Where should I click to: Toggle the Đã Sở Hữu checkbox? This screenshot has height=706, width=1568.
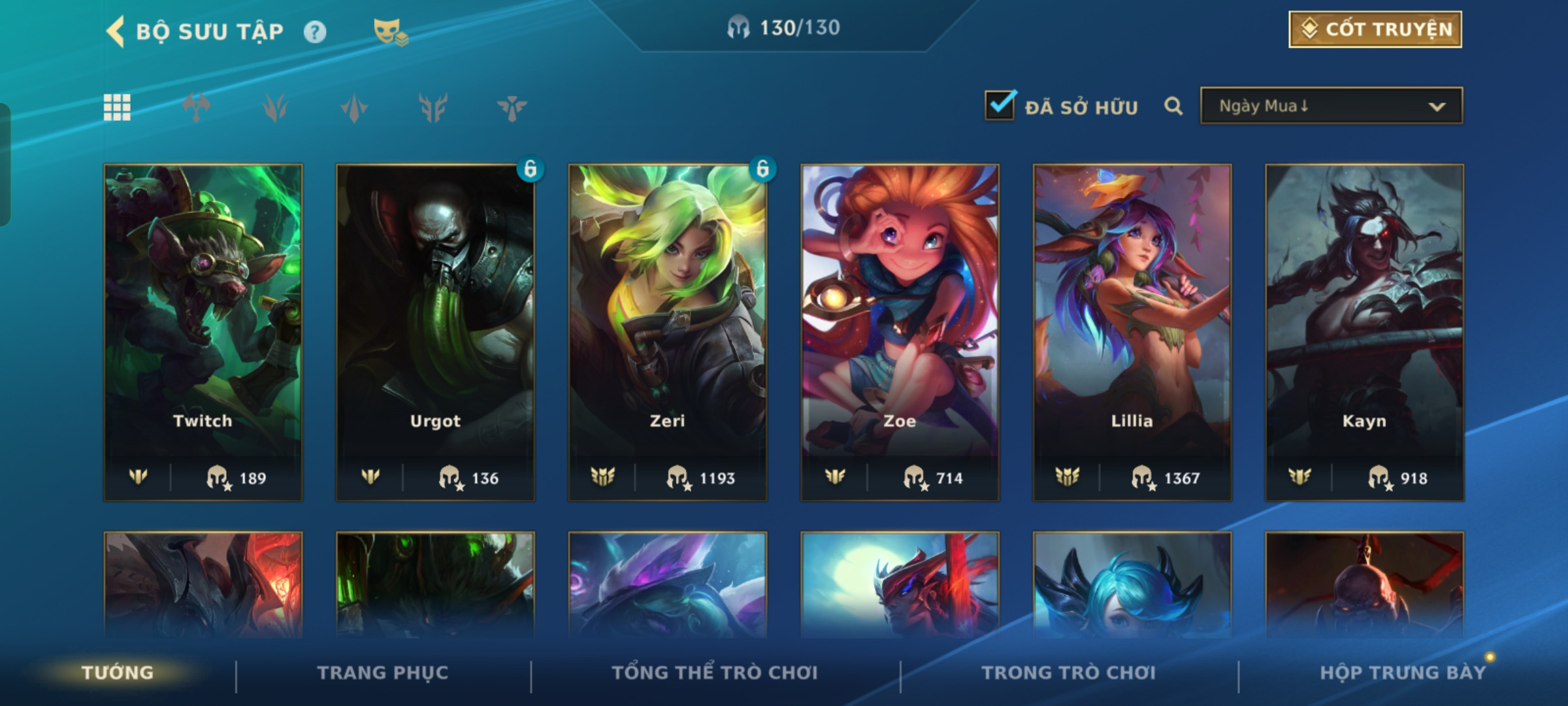(1000, 105)
